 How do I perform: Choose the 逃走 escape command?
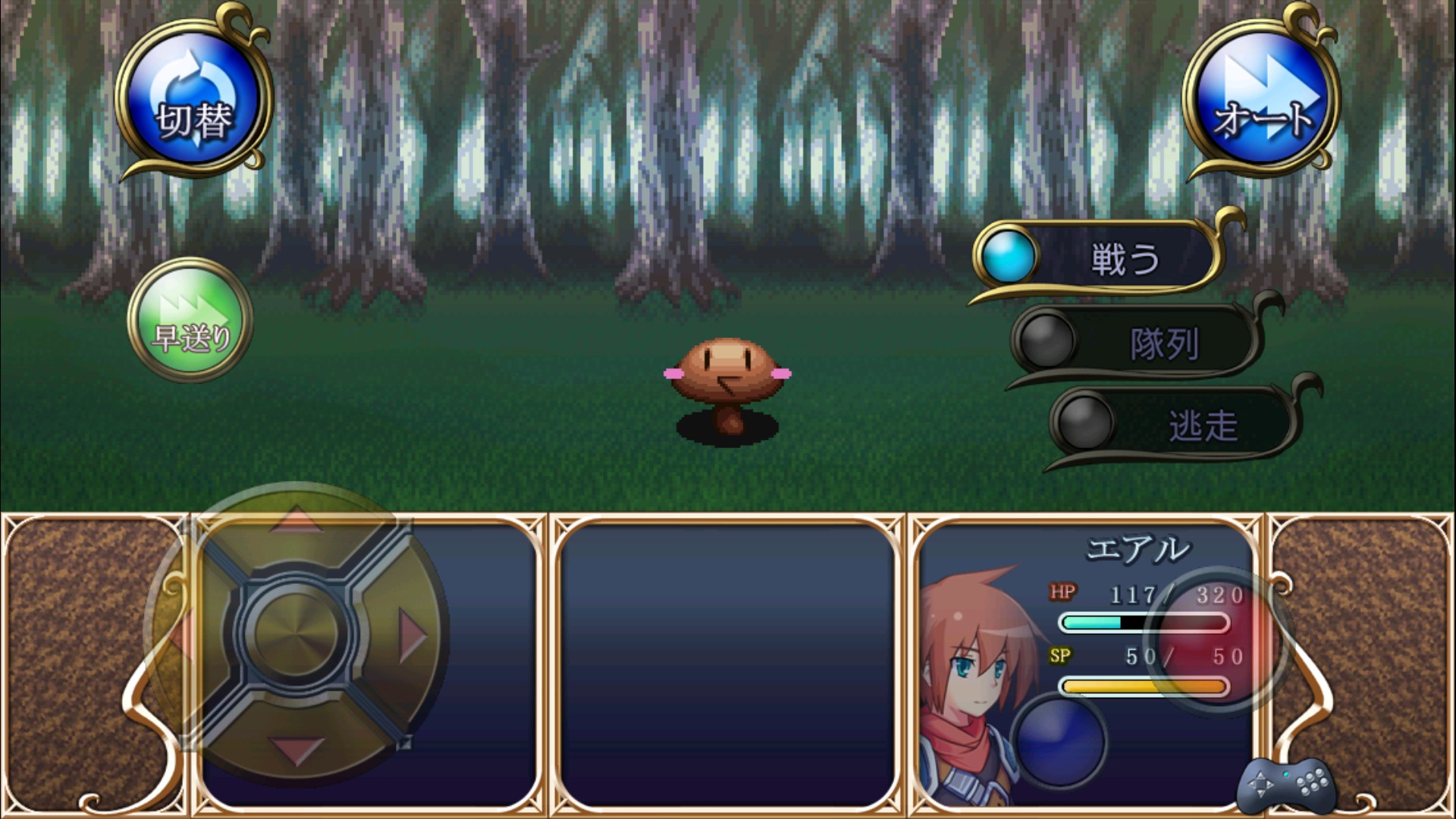[1175, 425]
